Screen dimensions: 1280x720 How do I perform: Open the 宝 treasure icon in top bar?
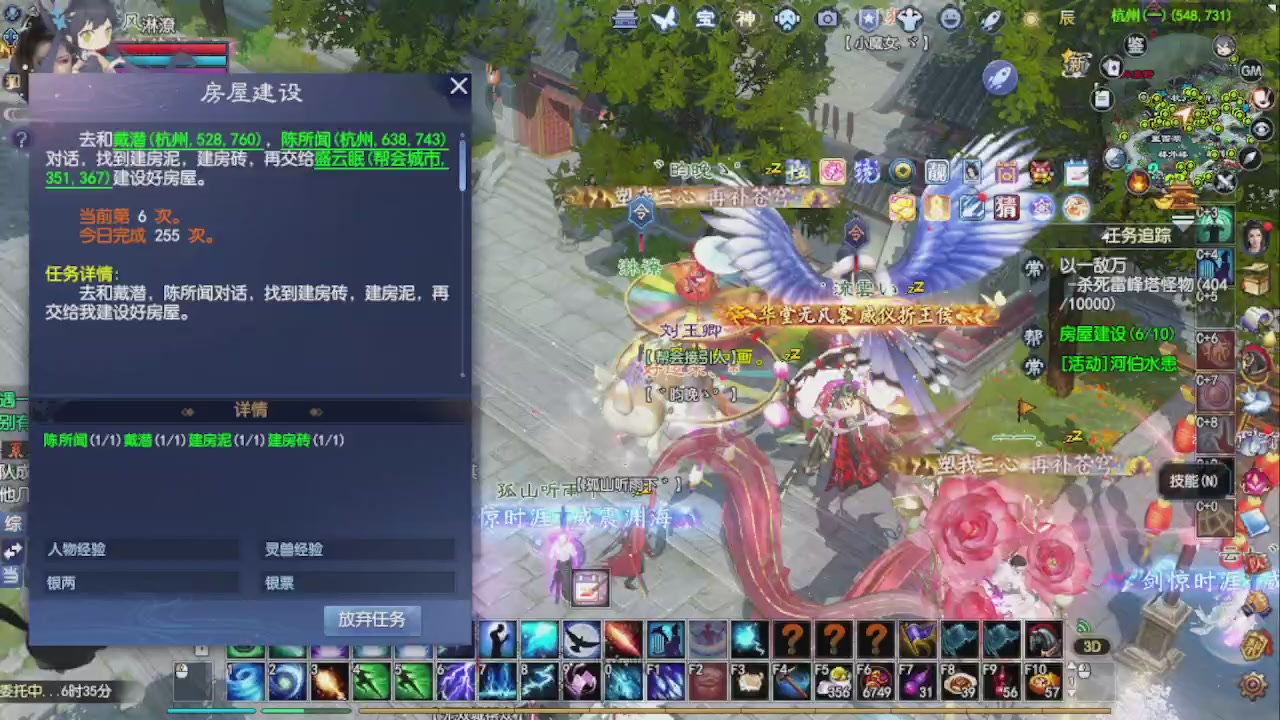click(707, 18)
